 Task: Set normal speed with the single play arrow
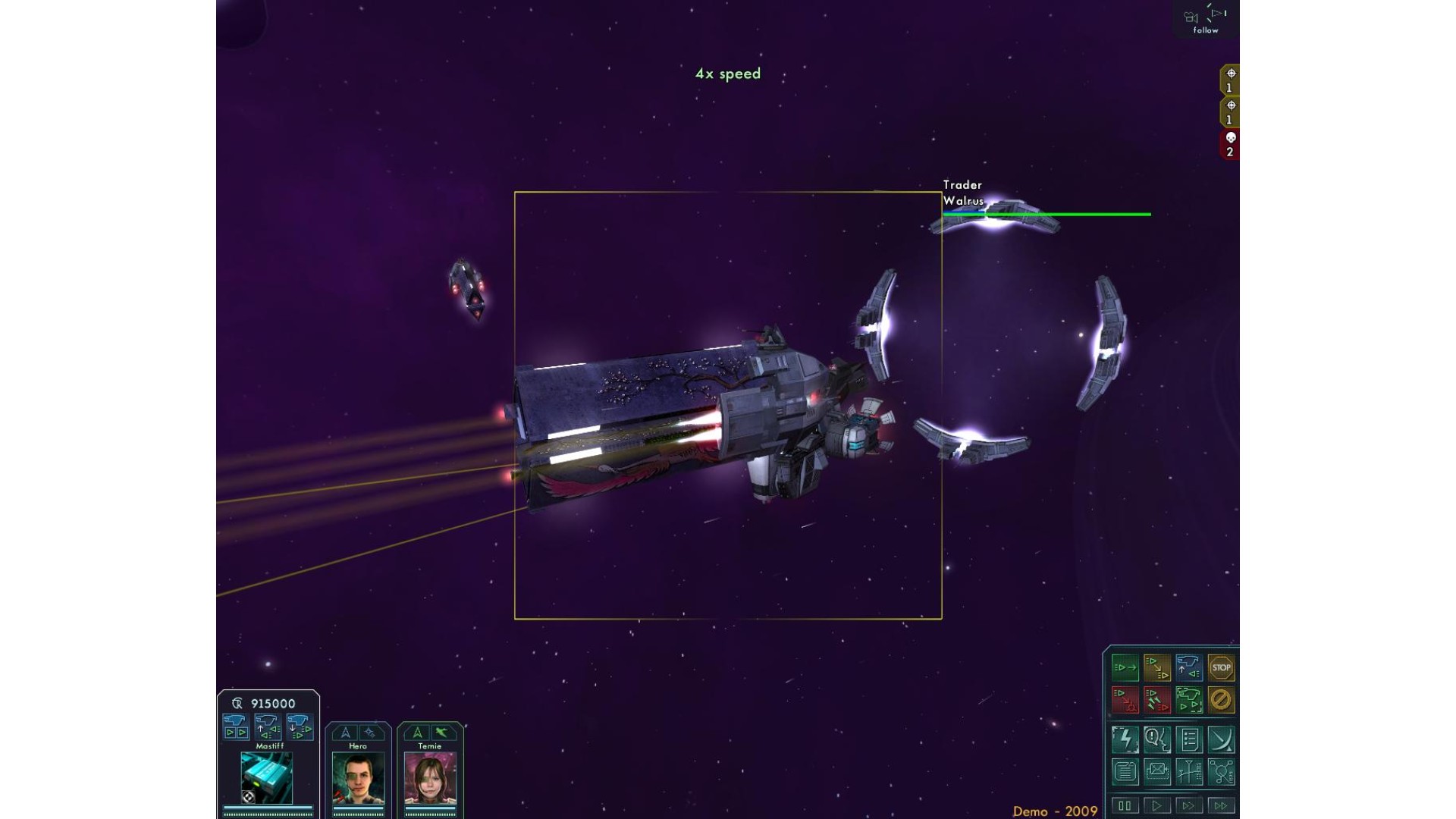pos(1157,805)
